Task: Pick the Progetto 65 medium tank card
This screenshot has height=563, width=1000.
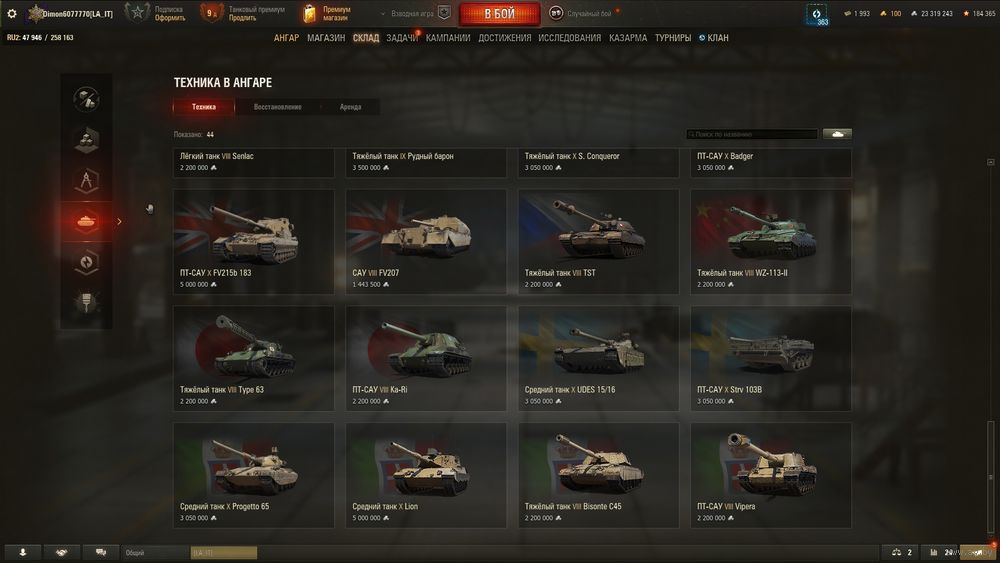Action: click(254, 475)
